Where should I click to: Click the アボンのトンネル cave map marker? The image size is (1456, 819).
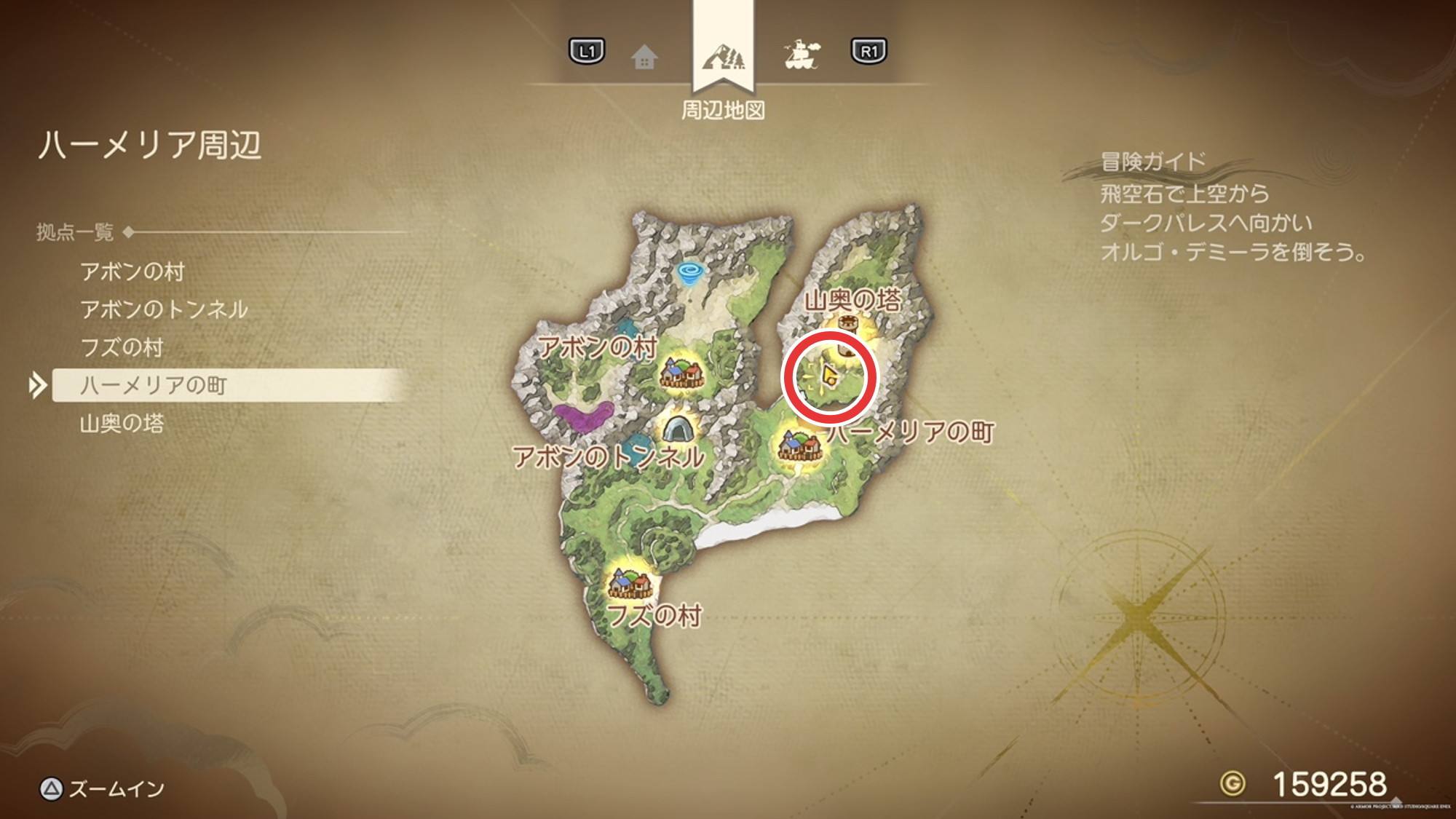[678, 428]
